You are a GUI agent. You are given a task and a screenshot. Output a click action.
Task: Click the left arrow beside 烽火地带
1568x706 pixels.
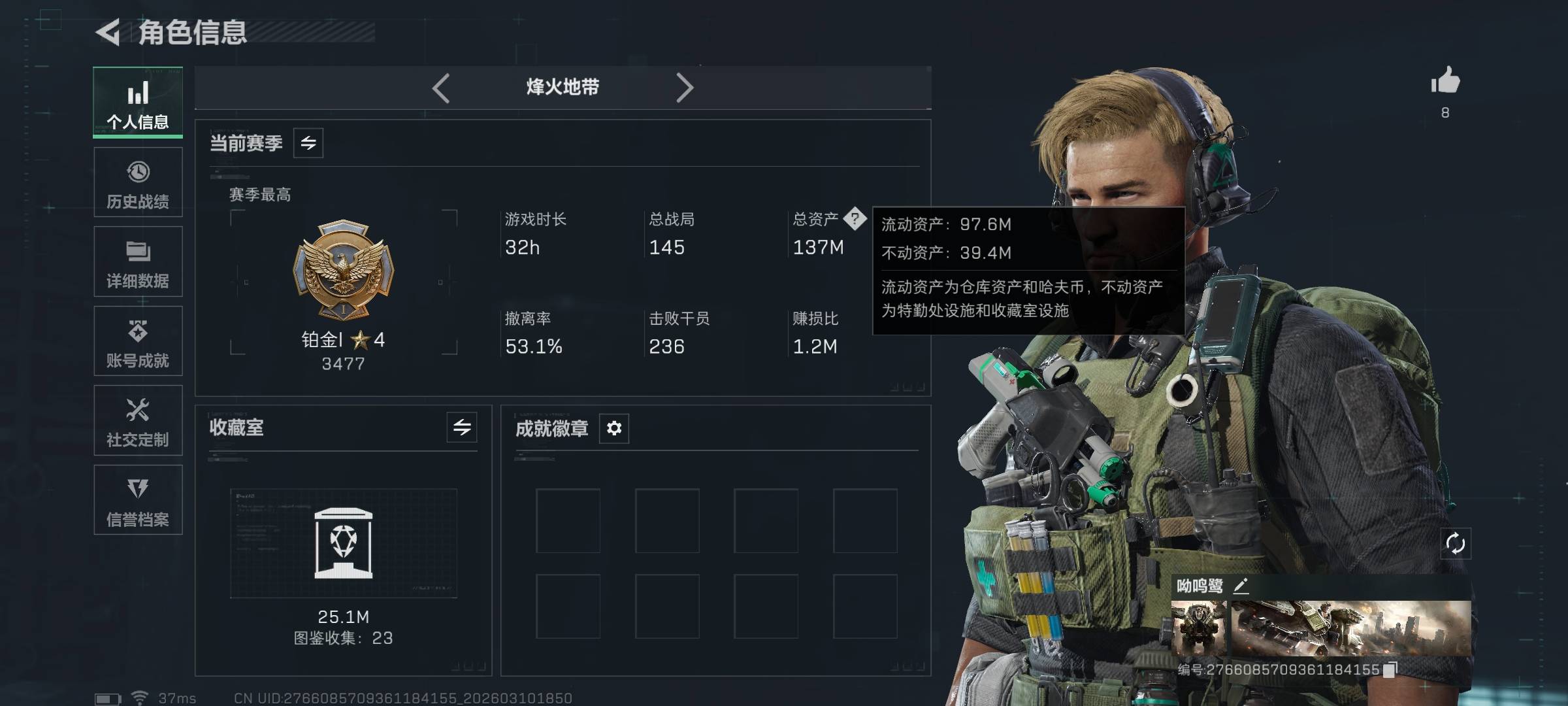point(442,88)
